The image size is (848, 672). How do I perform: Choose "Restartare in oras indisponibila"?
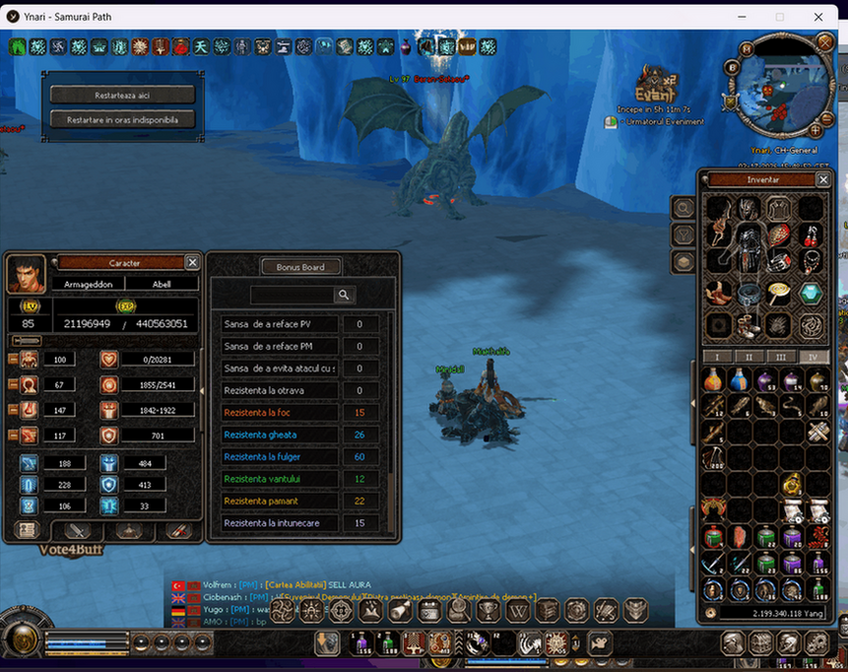coord(122,119)
